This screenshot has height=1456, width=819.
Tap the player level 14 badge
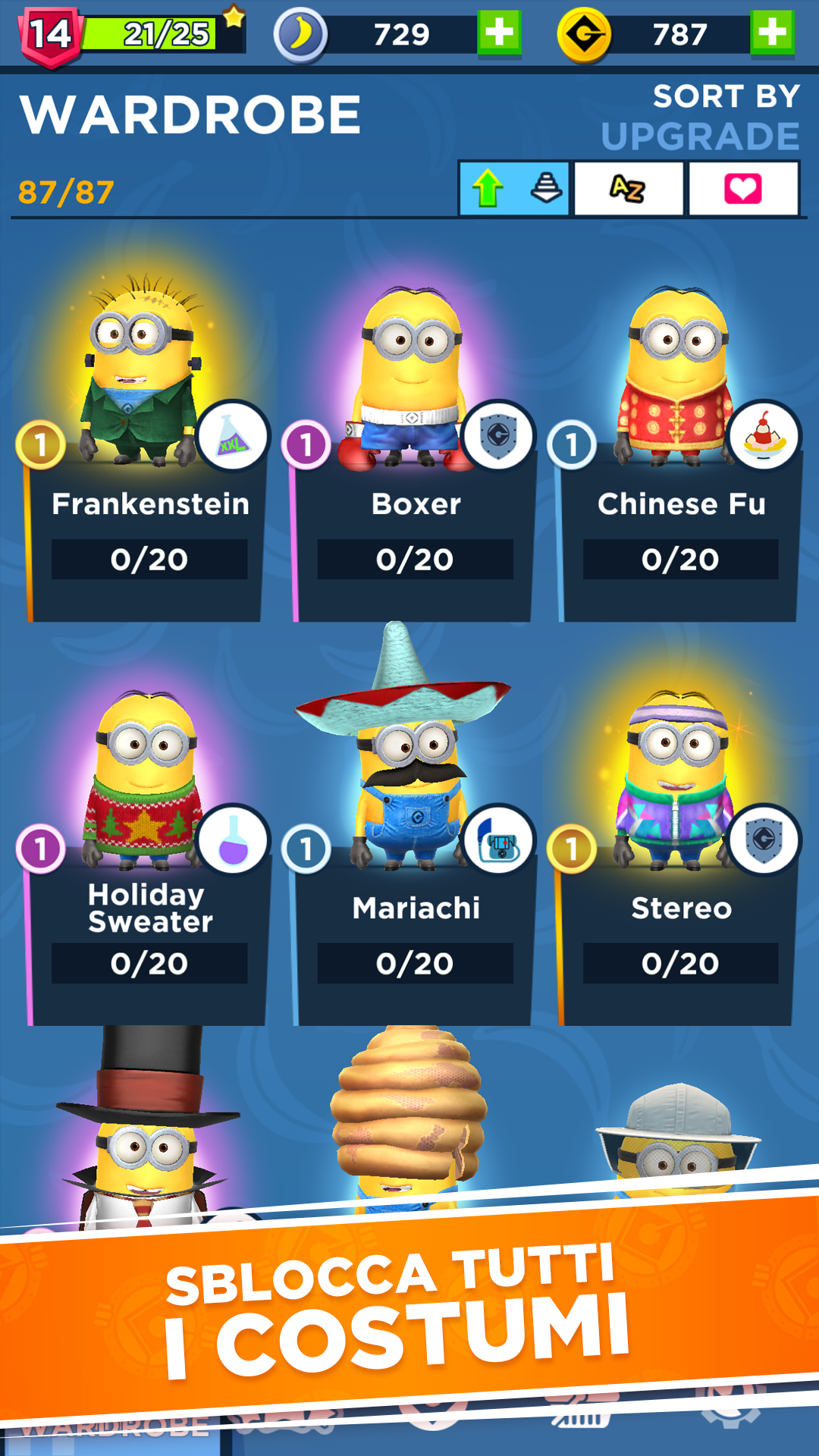click(50, 35)
